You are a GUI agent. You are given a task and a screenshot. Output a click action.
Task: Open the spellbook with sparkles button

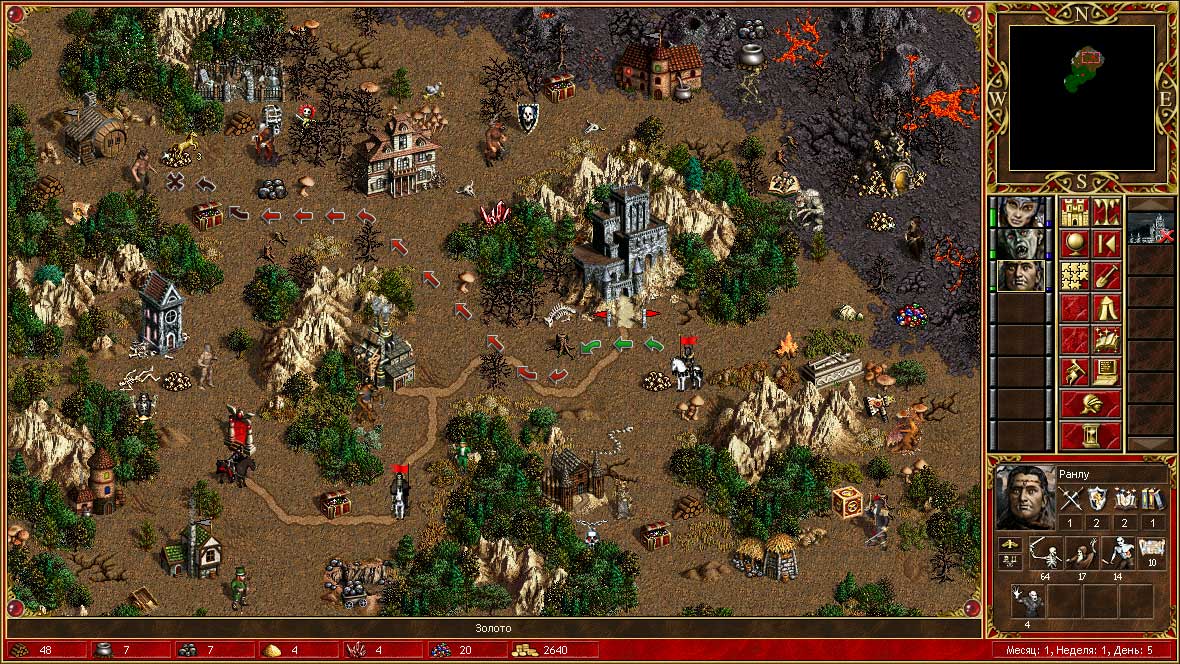pyautogui.click(x=1106, y=339)
